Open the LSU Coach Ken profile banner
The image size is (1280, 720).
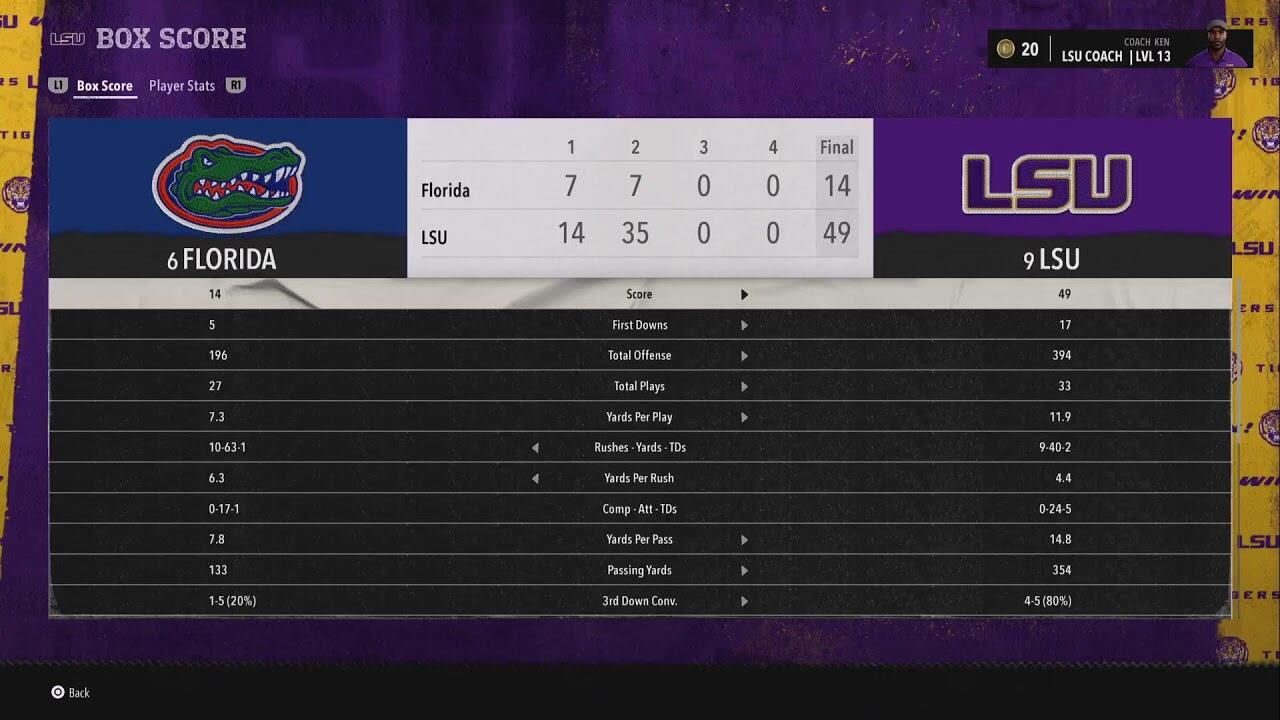[1120, 49]
